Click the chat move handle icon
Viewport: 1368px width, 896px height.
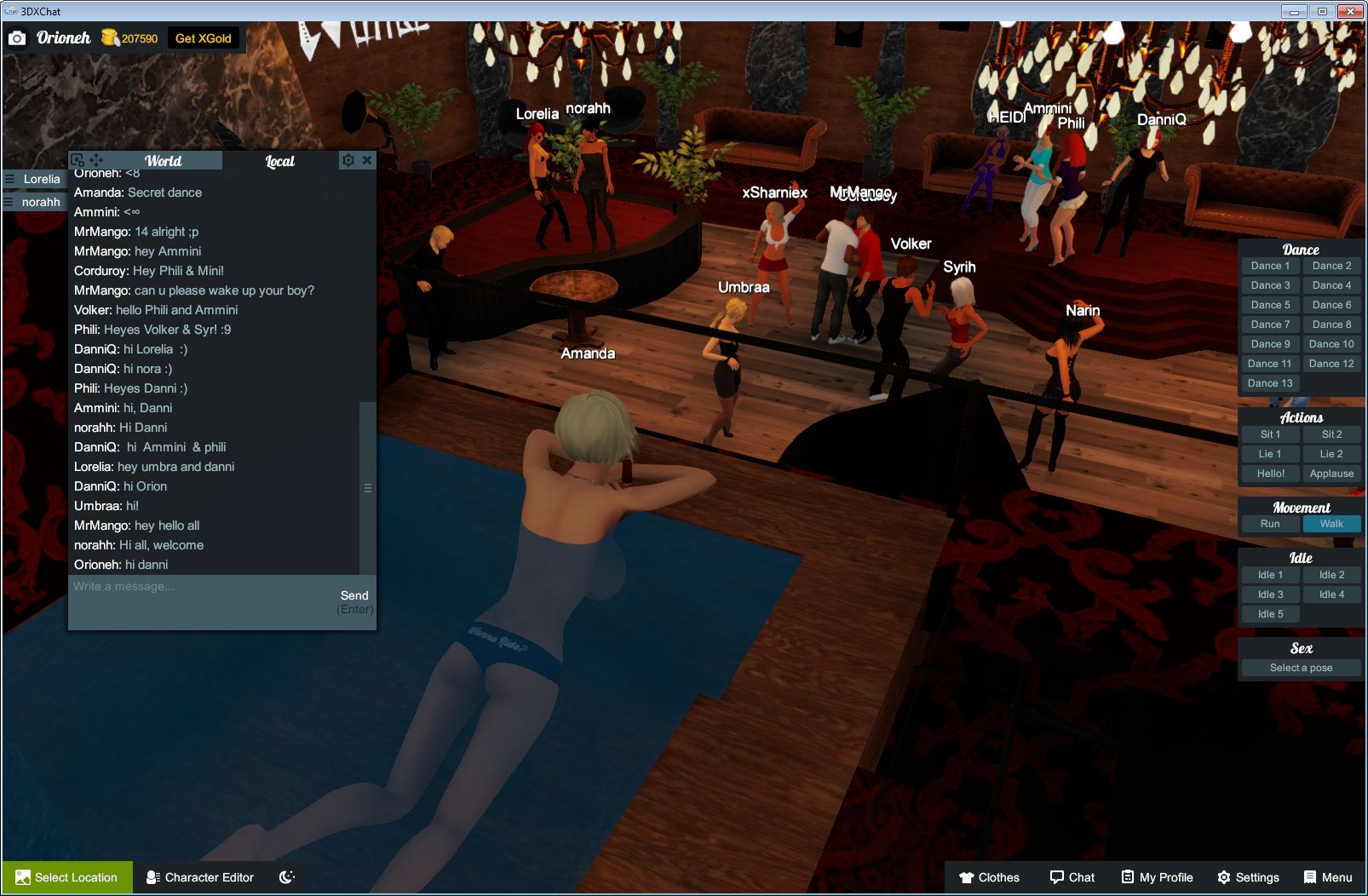pyautogui.click(x=95, y=160)
